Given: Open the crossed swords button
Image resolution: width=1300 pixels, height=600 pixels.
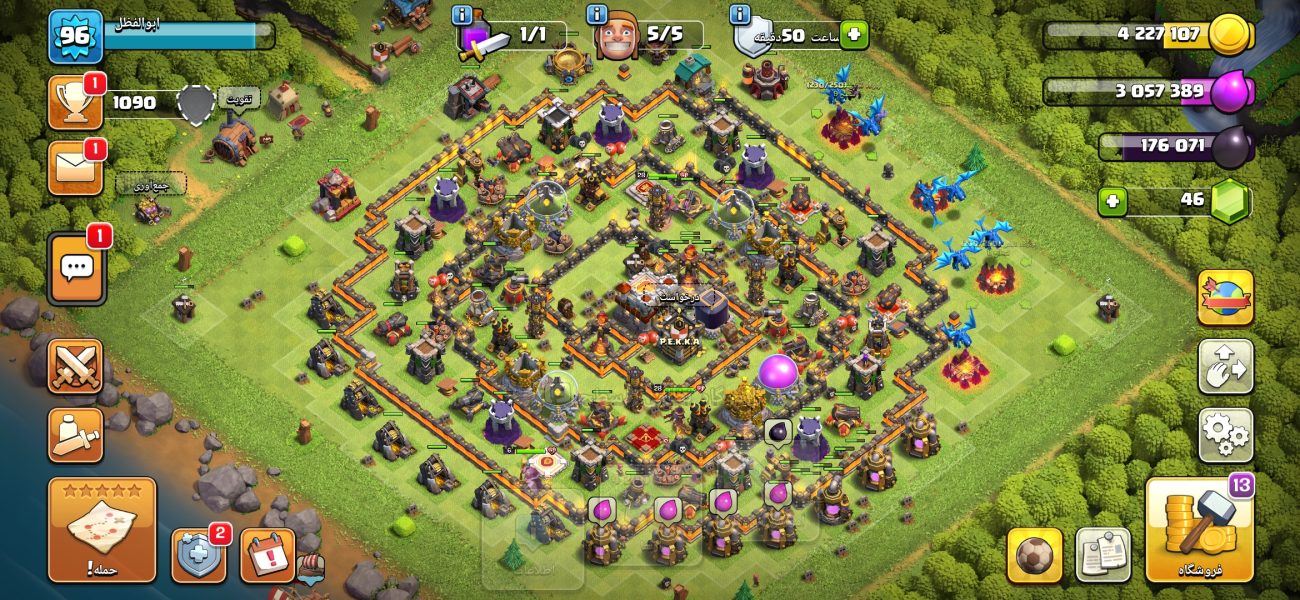Looking at the screenshot, I should click(76, 366).
